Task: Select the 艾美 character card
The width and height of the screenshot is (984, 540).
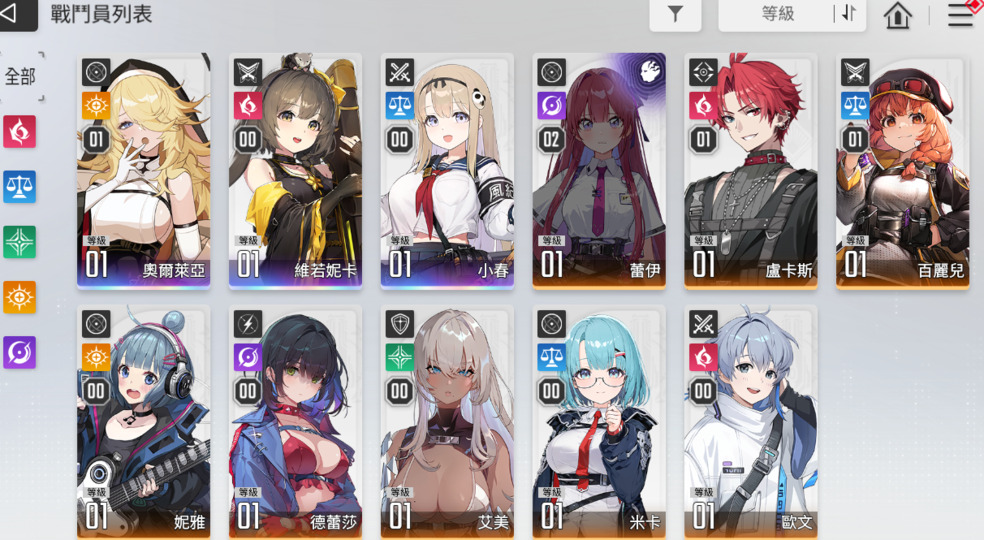Action: tap(447, 422)
